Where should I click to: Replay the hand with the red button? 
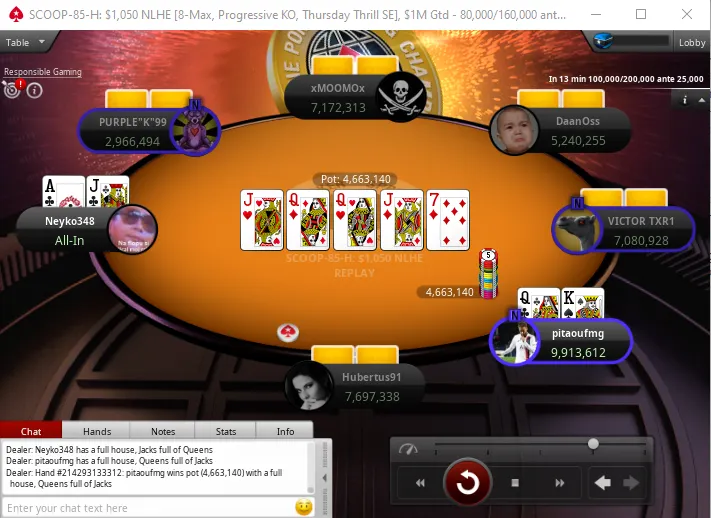(467, 483)
